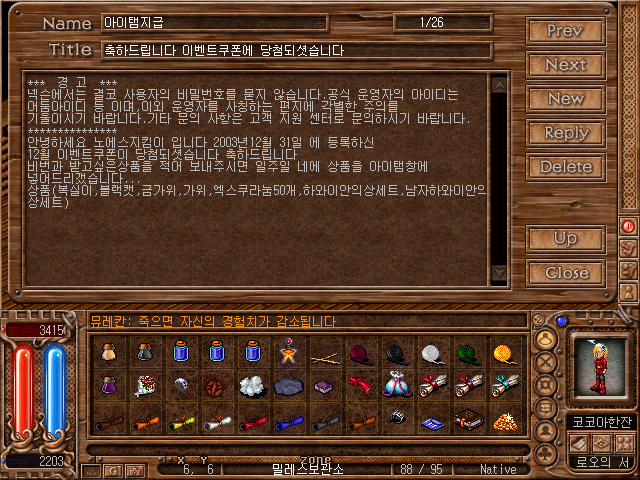
Task: Select the white yarn ball item
Action: coord(431,353)
